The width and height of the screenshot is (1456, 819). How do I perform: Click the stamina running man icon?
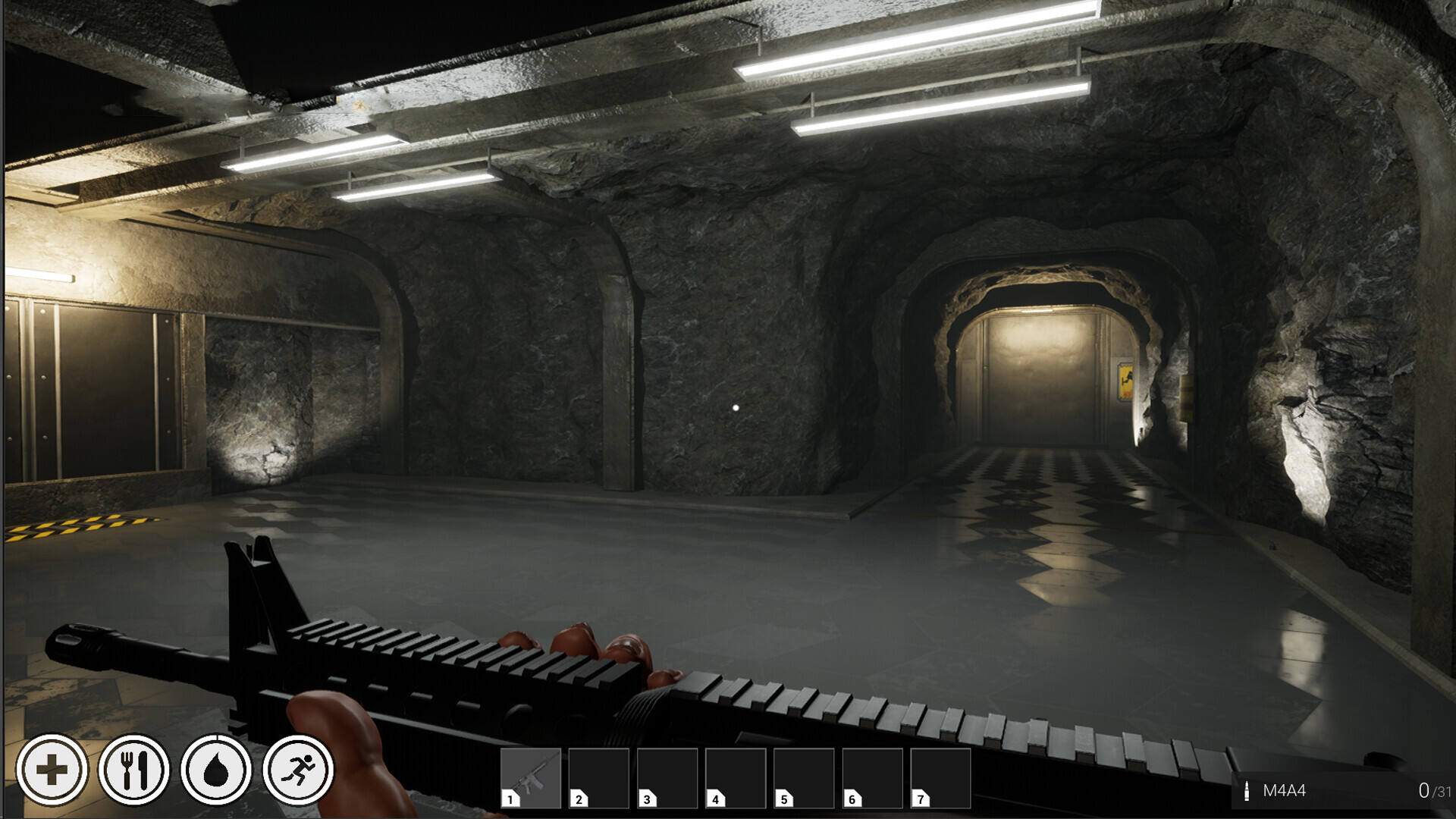pos(298,770)
